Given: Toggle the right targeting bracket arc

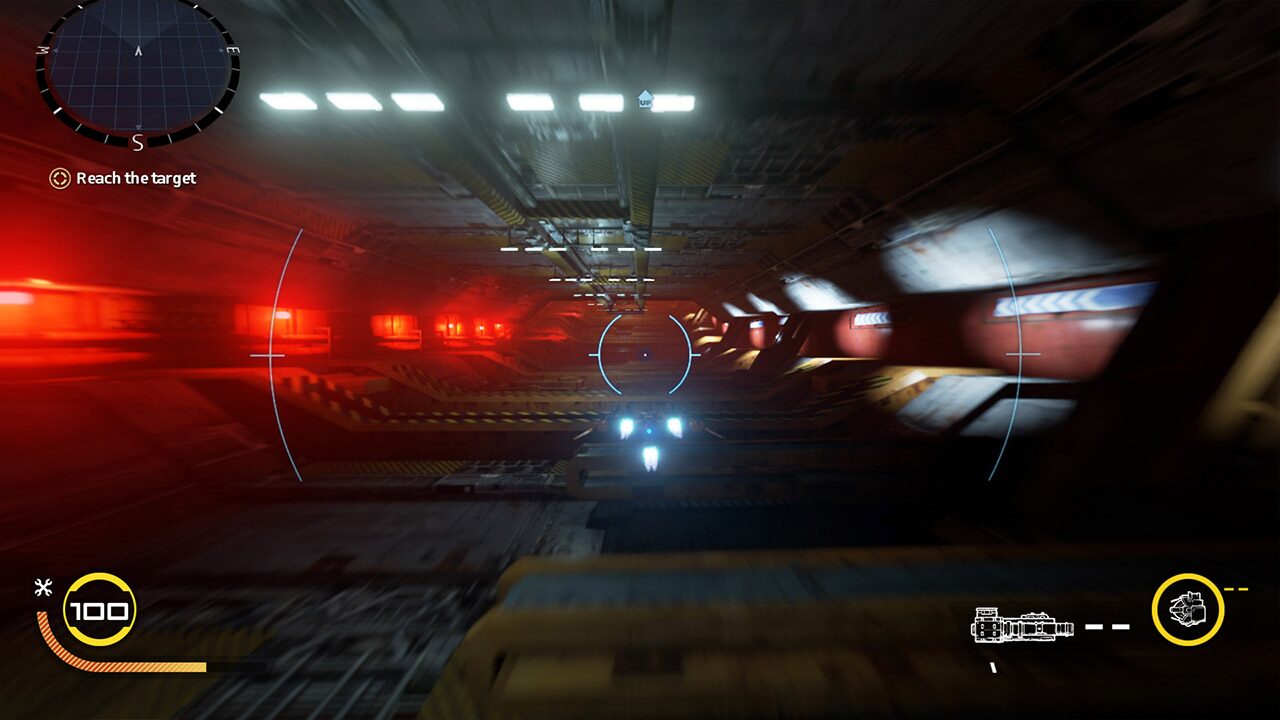Looking at the screenshot, I should (1015, 355).
